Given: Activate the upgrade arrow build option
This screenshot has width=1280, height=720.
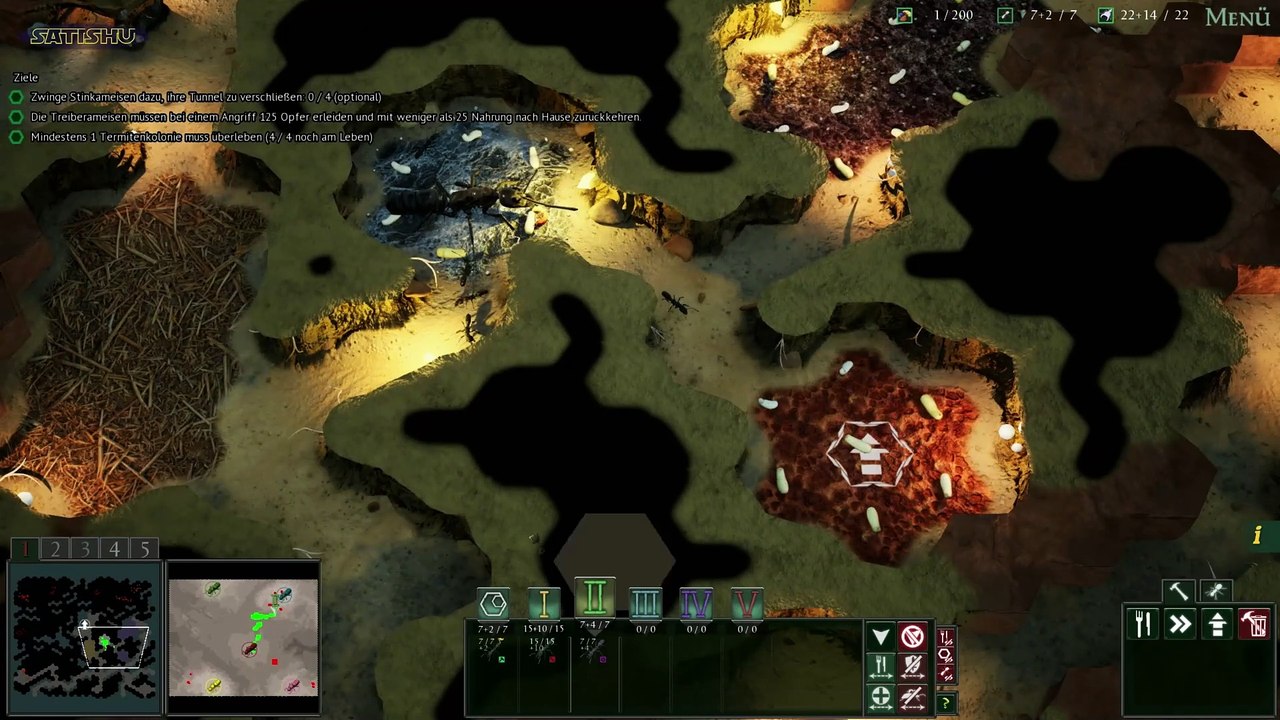Looking at the screenshot, I should (x=1217, y=624).
